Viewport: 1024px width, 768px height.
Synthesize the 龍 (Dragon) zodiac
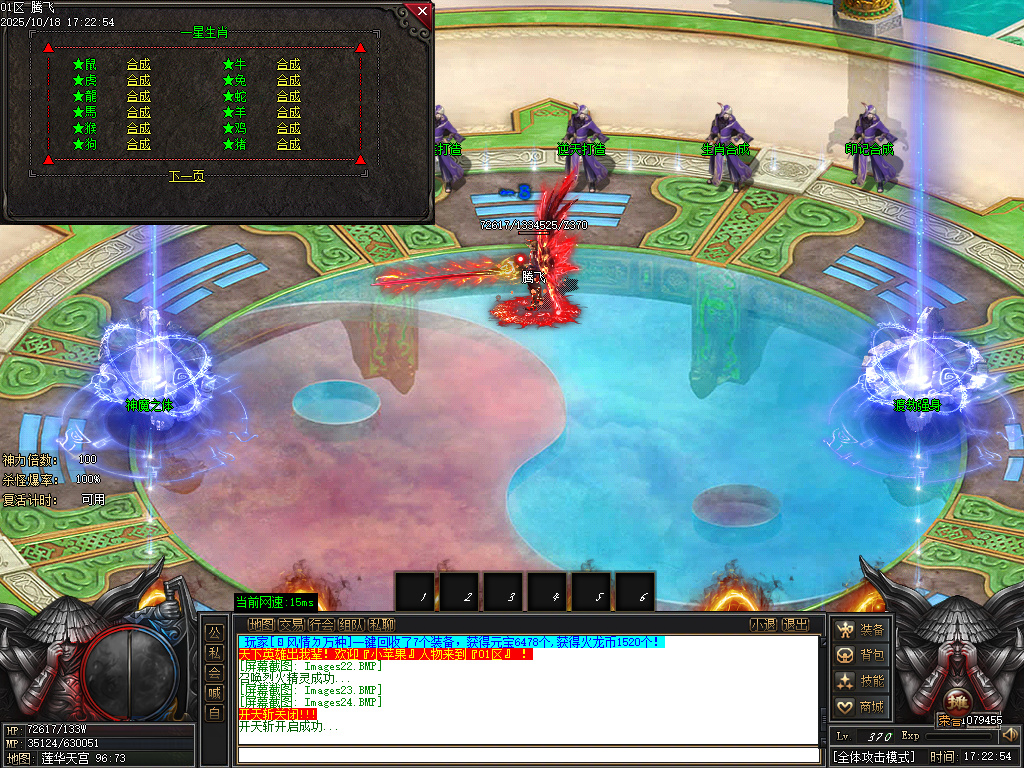[139, 97]
